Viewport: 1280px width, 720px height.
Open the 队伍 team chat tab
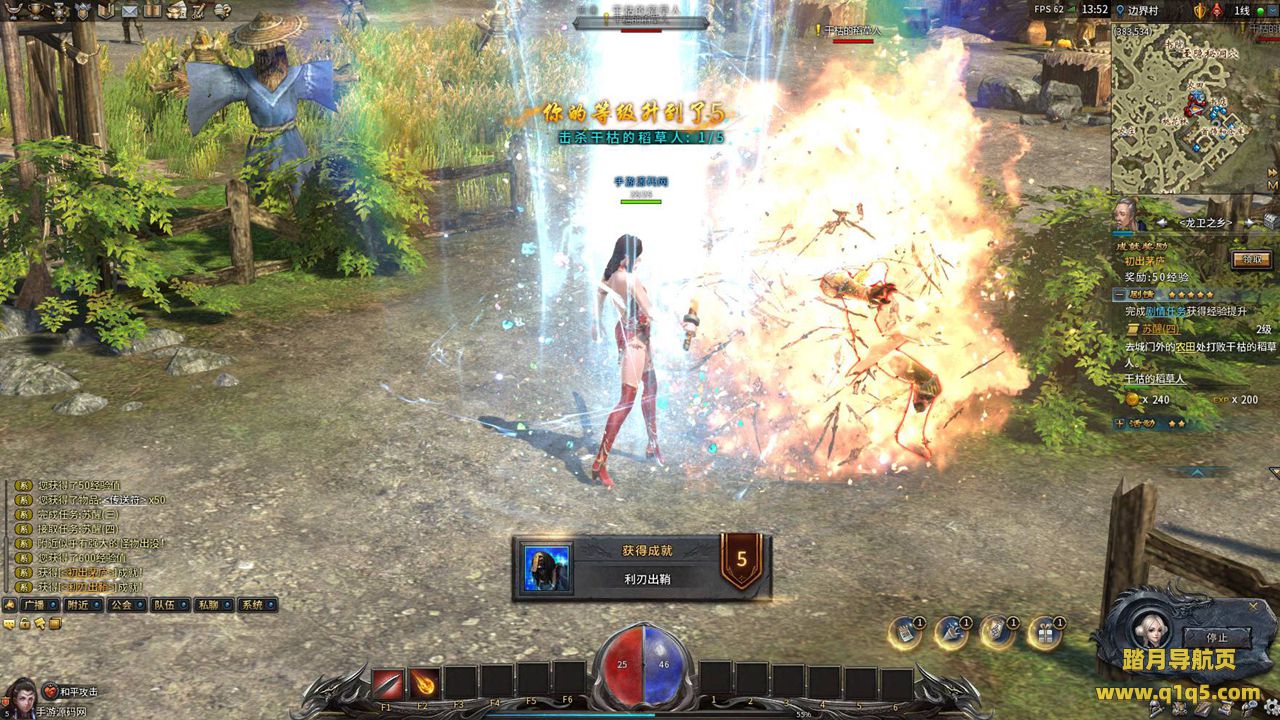coord(165,605)
